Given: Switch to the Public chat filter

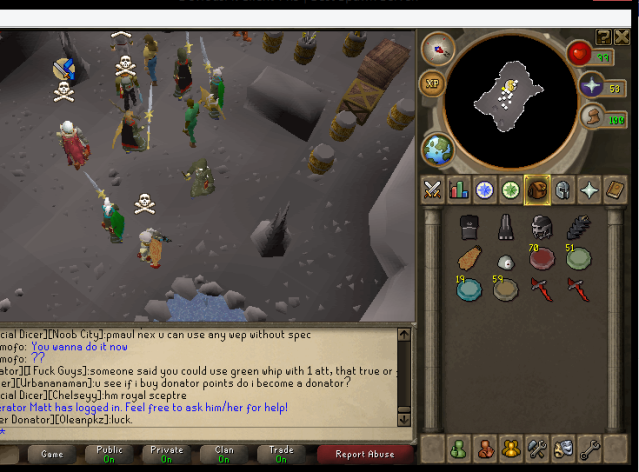Looking at the screenshot, I should pyautogui.click(x=109, y=453).
